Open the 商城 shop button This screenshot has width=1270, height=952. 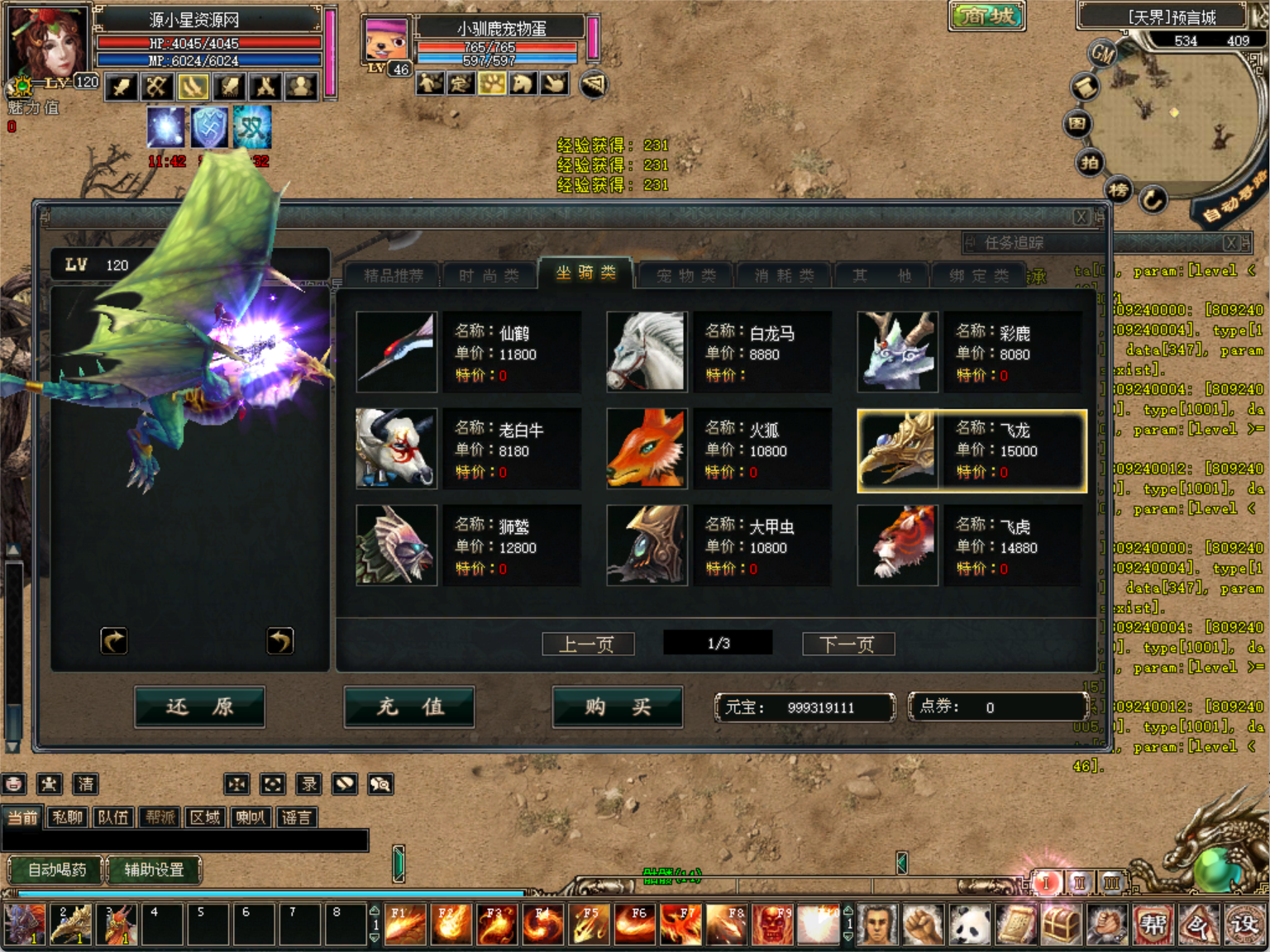986,16
